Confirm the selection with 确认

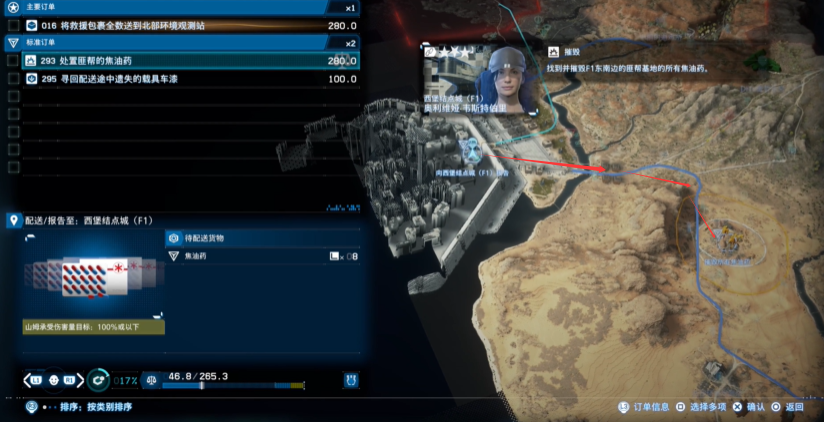[x=748, y=407]
